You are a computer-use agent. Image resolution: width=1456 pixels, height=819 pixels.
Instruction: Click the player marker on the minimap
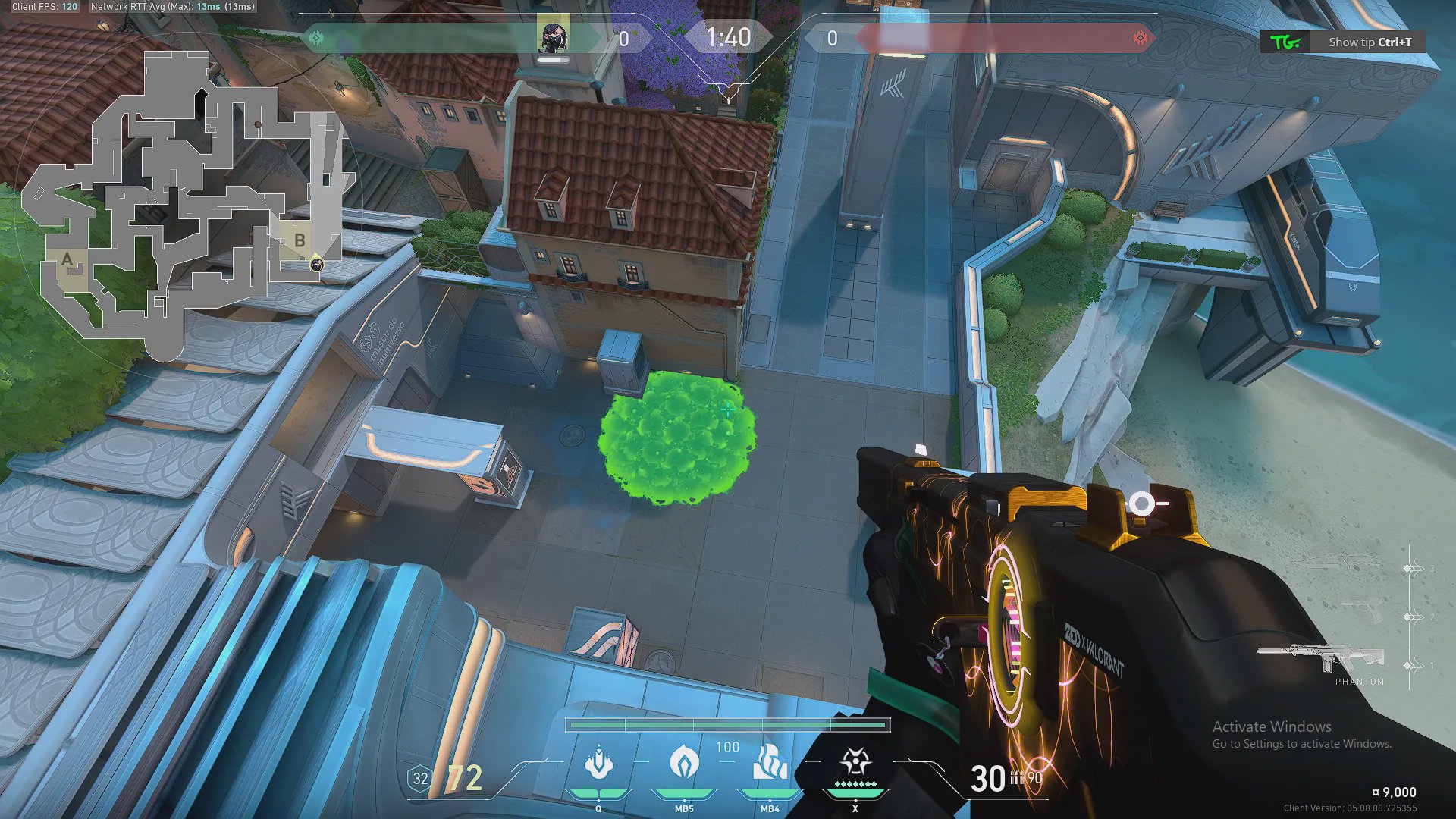(317, 264)
